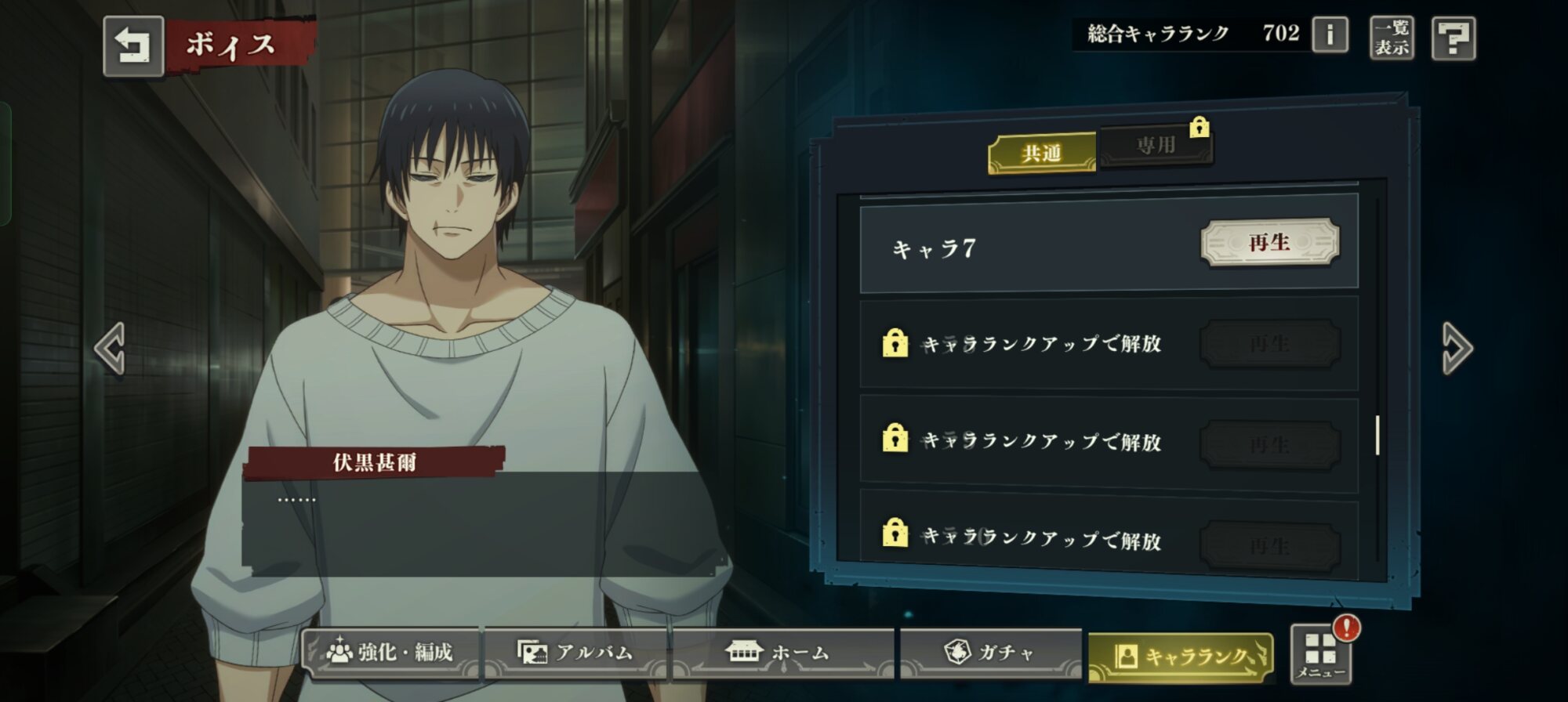Open the アルバム album

575,652
